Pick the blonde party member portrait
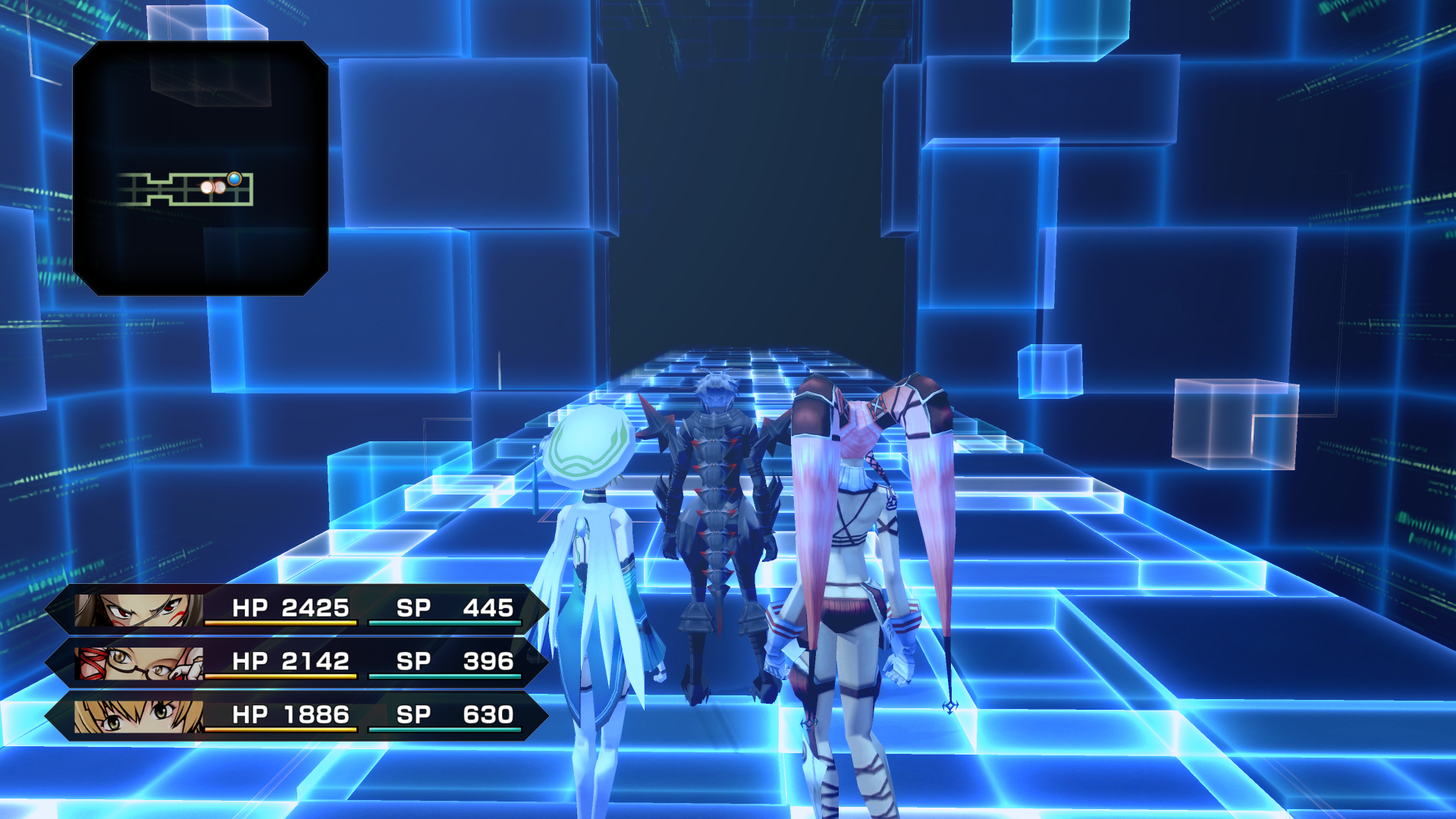 tap(139, 717)
